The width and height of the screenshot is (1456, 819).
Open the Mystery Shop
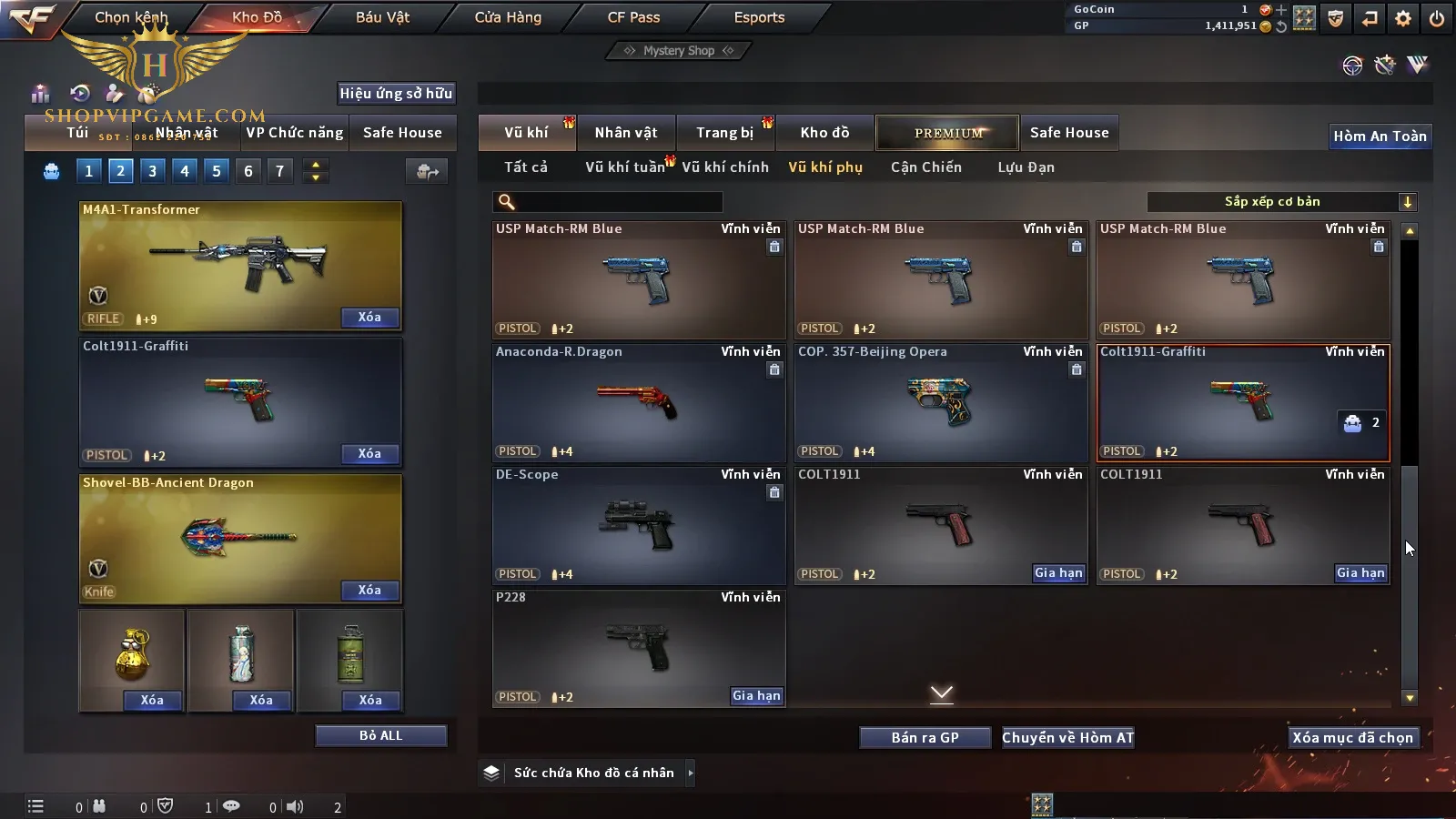pos(678,51)
